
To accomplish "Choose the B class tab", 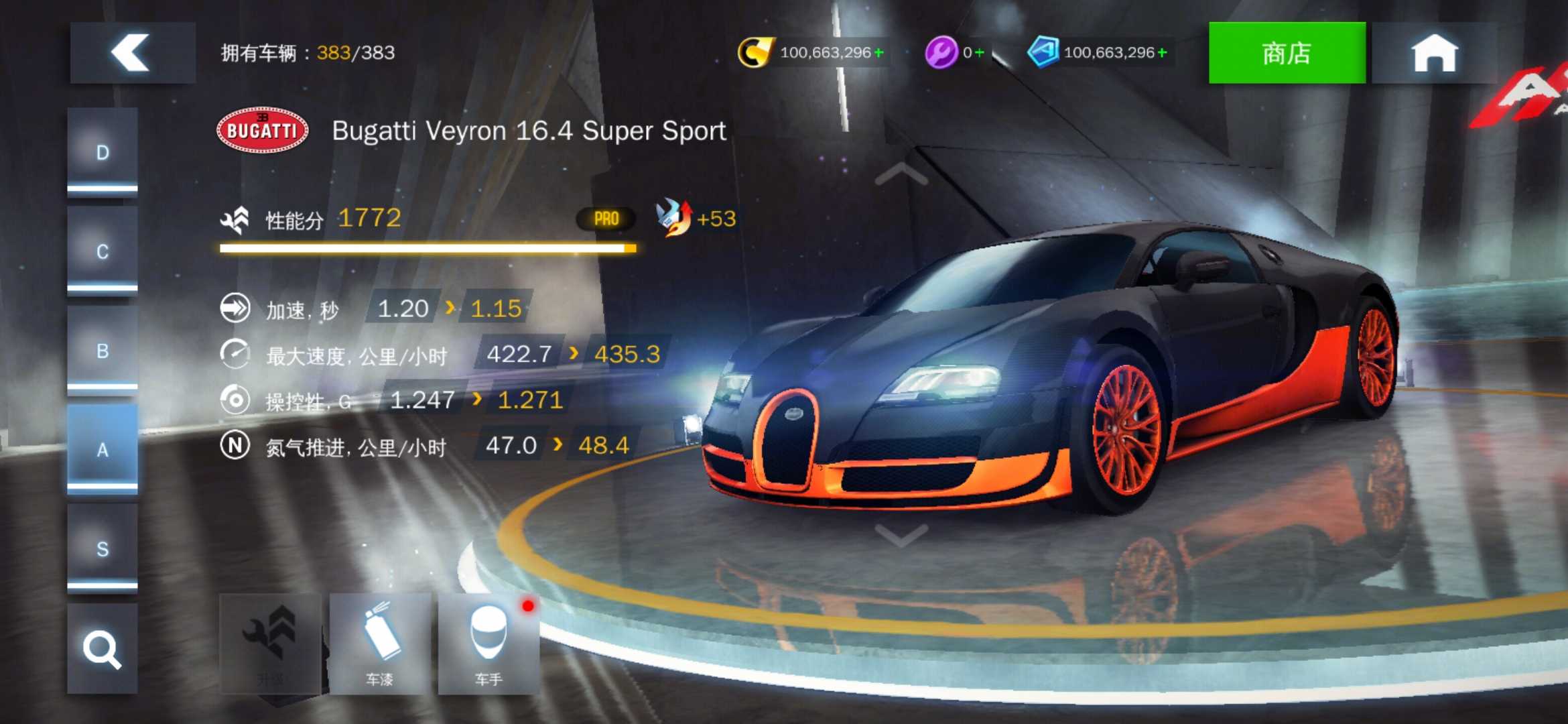I will pos(103,351).
